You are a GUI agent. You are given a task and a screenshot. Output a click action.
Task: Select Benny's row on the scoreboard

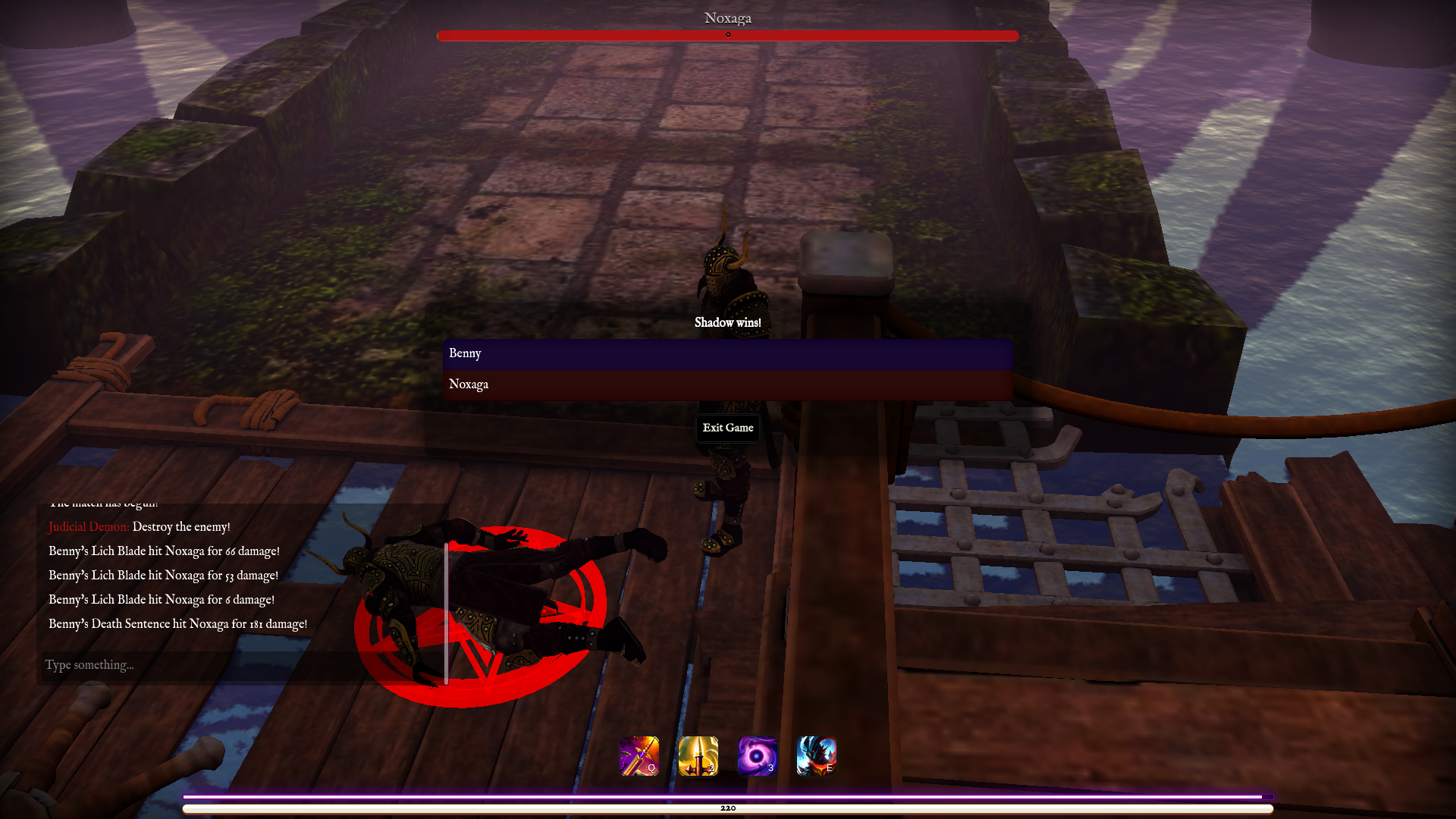pyautogui.click(x=728, y=353)
